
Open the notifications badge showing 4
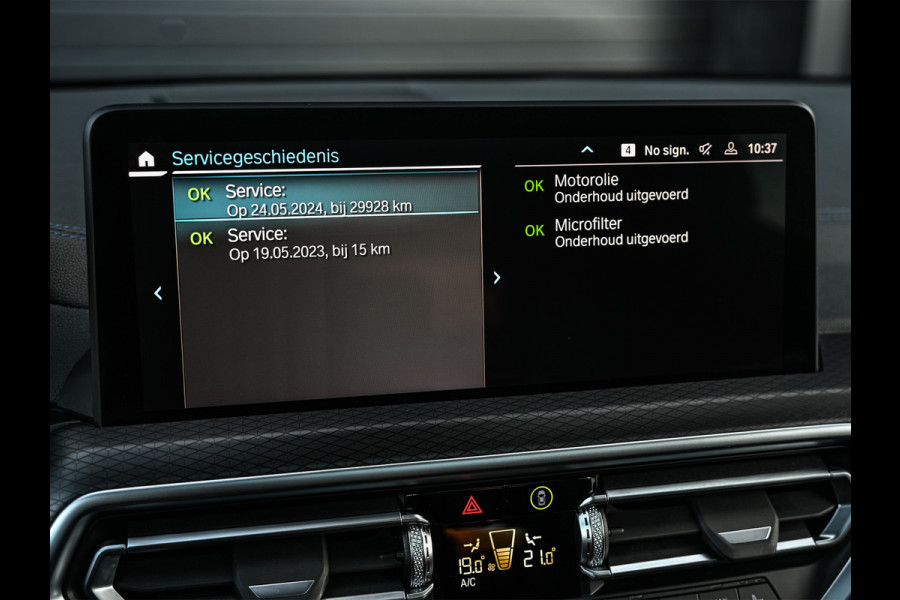point(628,150)
